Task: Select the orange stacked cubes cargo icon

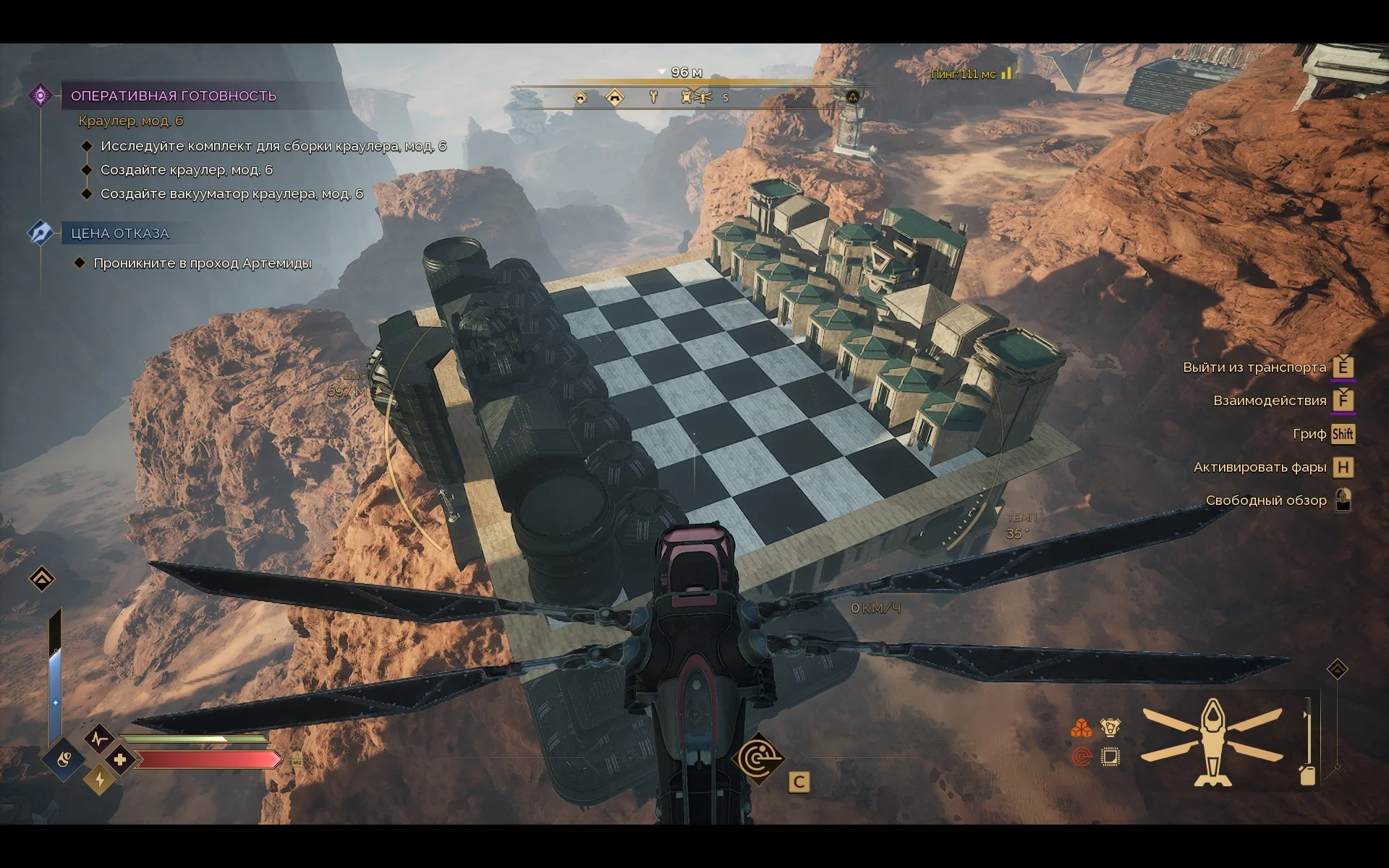Action: pyautogui.click(x=1081, y=728)
